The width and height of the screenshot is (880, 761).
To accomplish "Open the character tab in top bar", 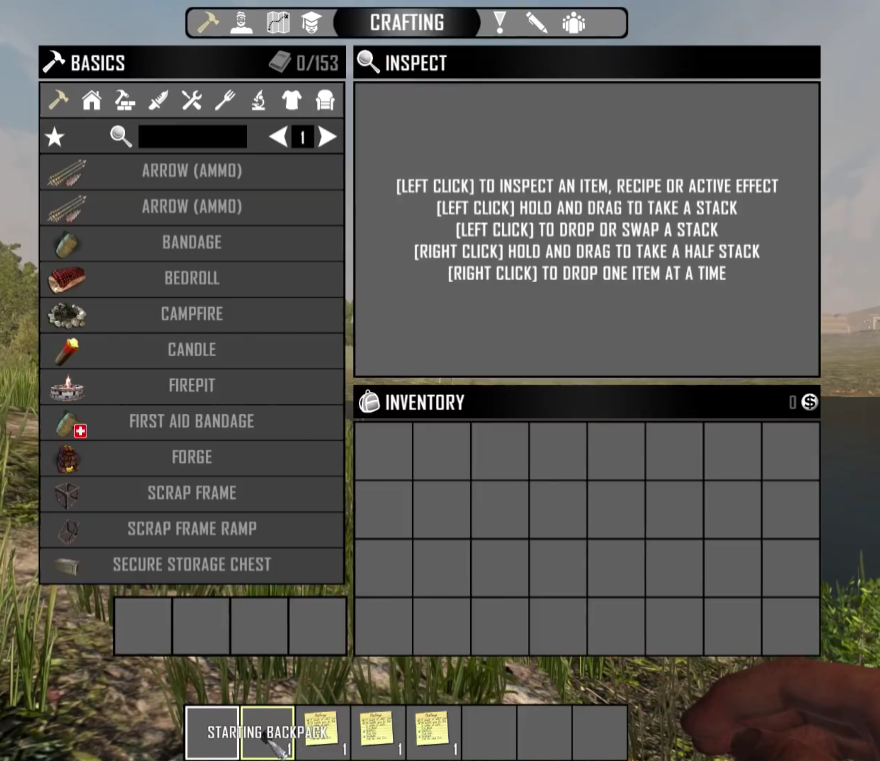I will (241, 22).
